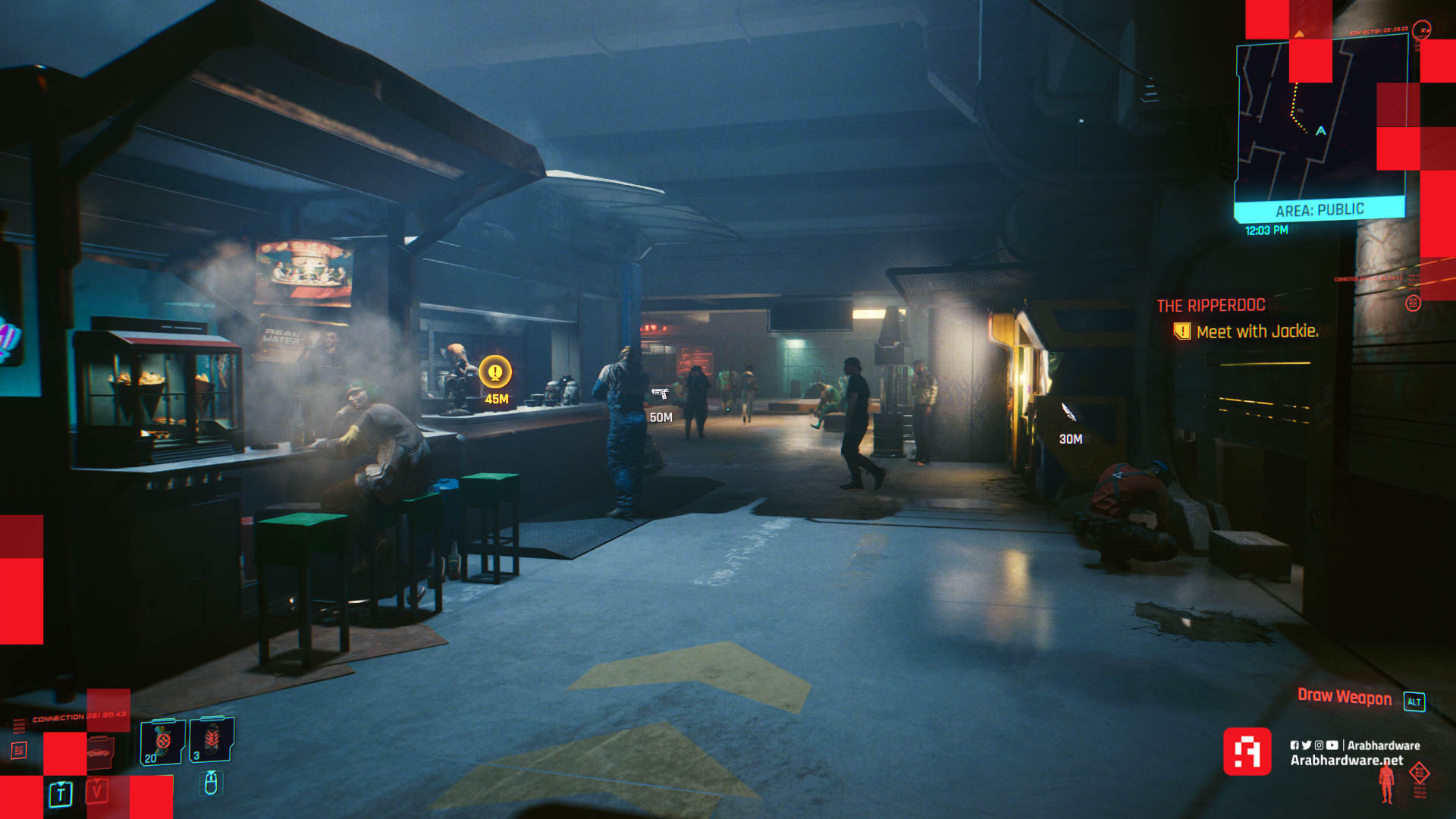Viewport: 1456px width, 819px height.
Task: Click the vehicle call car icon
Action: point(99,752)
